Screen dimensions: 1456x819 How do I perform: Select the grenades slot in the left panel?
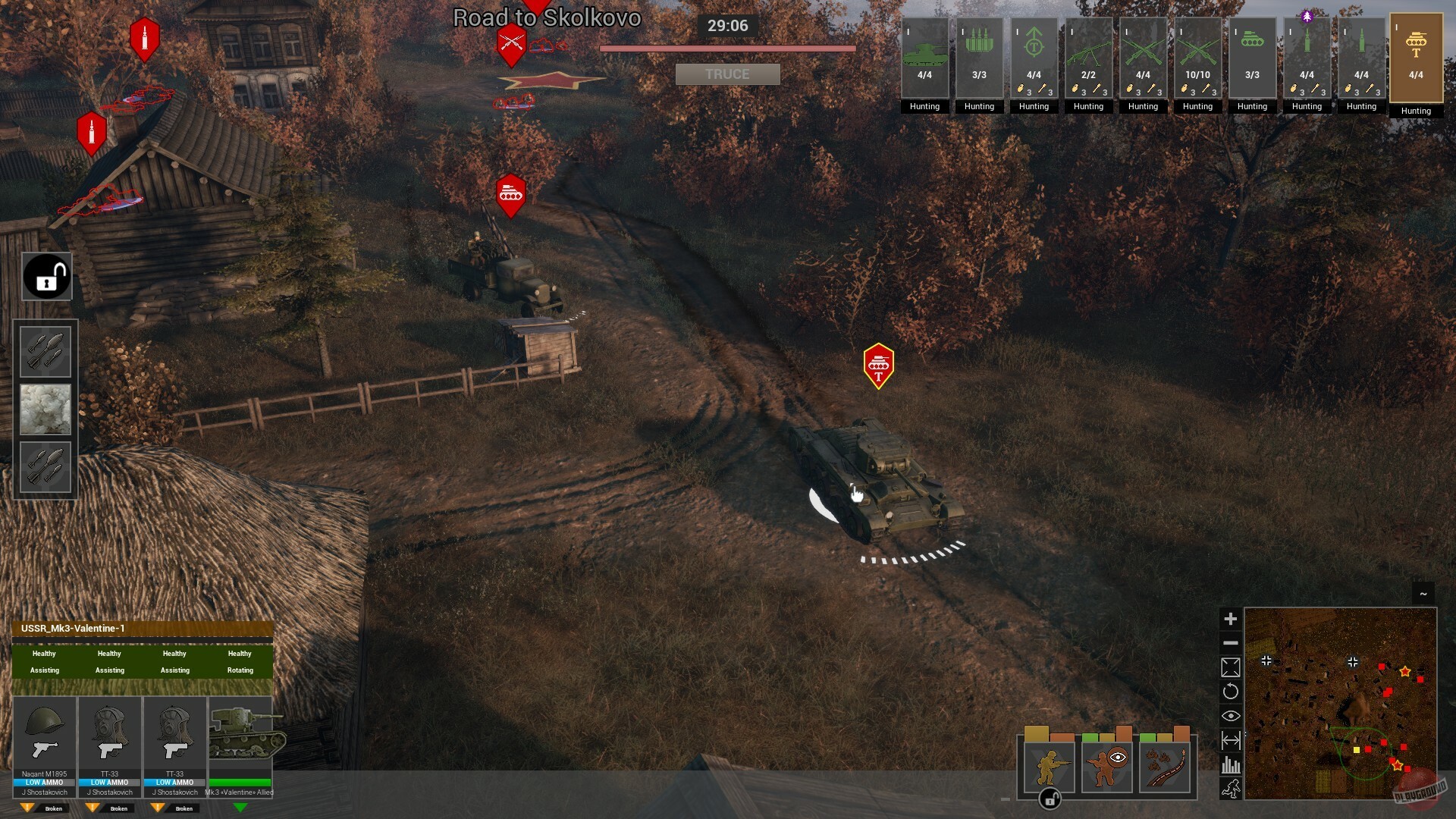(x=45, y=350)
